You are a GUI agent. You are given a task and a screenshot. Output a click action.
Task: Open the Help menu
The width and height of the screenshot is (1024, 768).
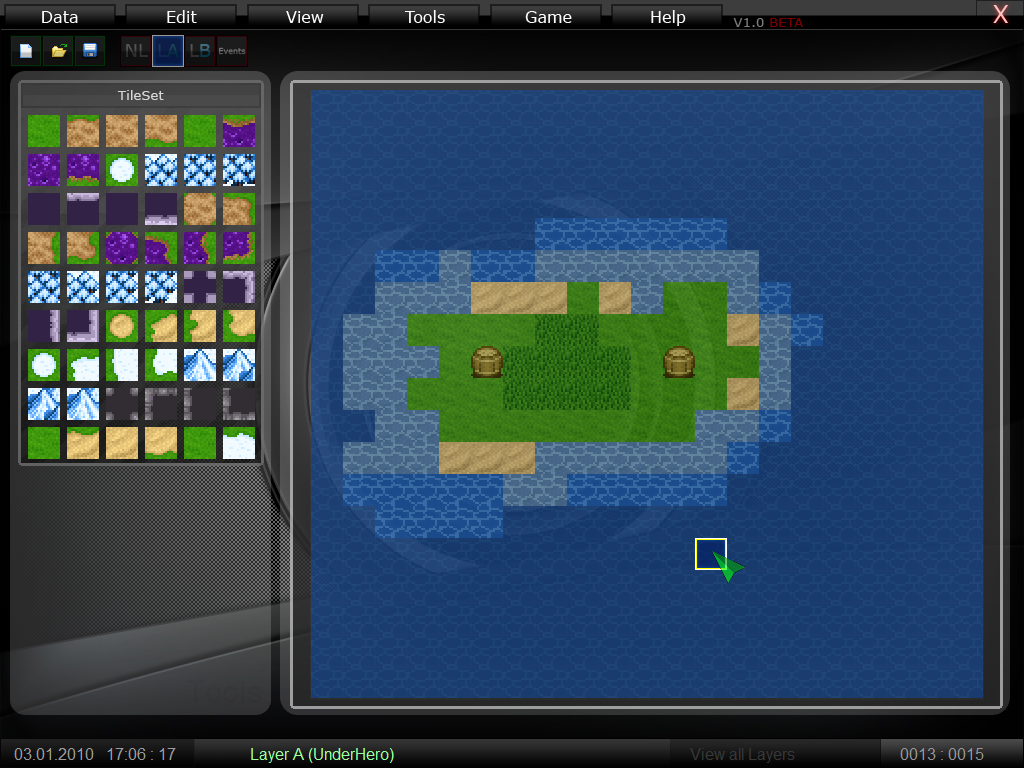tap(667, 17)
